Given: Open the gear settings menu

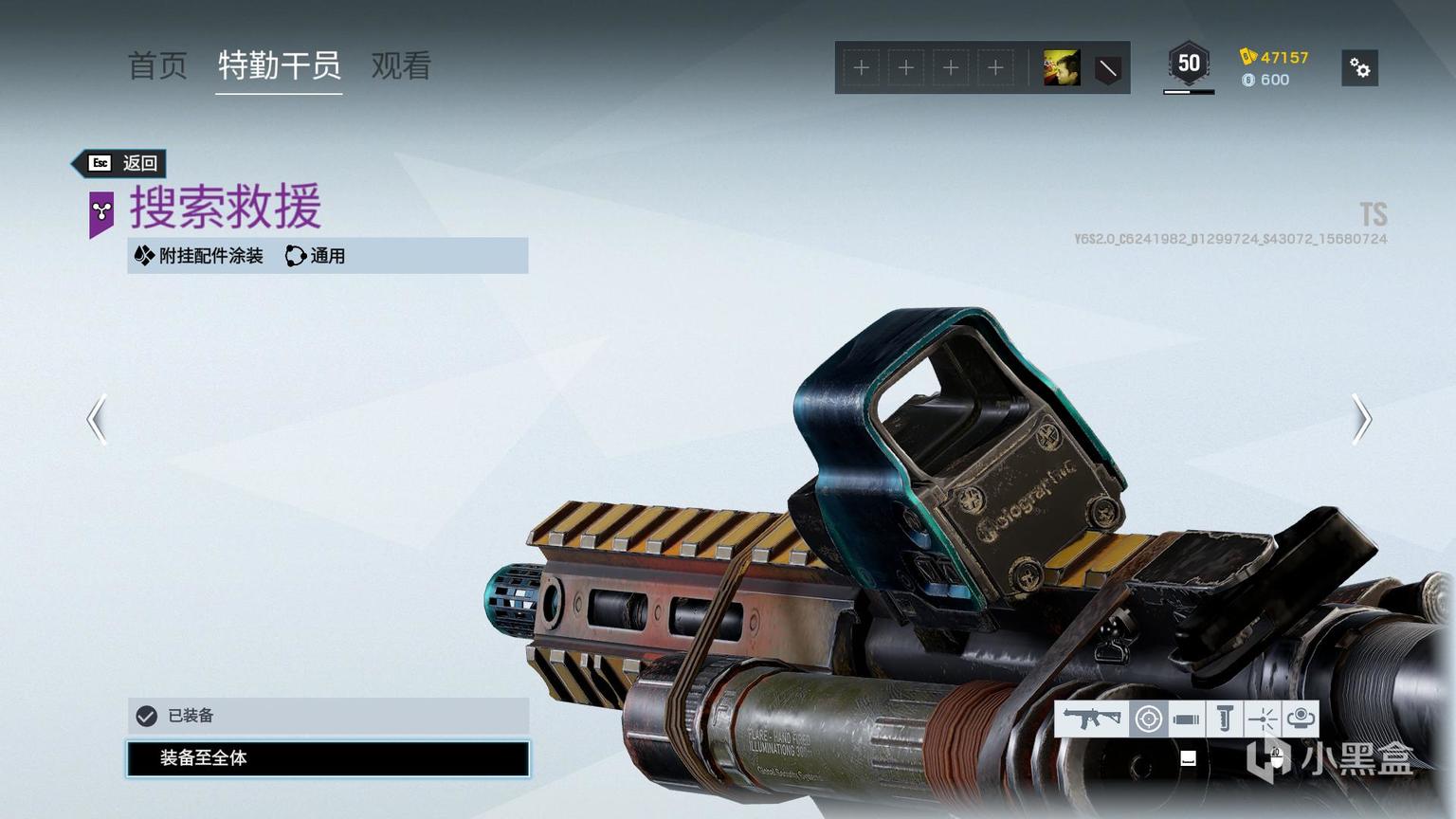Looking at the screenshot, I should 1359,68.
